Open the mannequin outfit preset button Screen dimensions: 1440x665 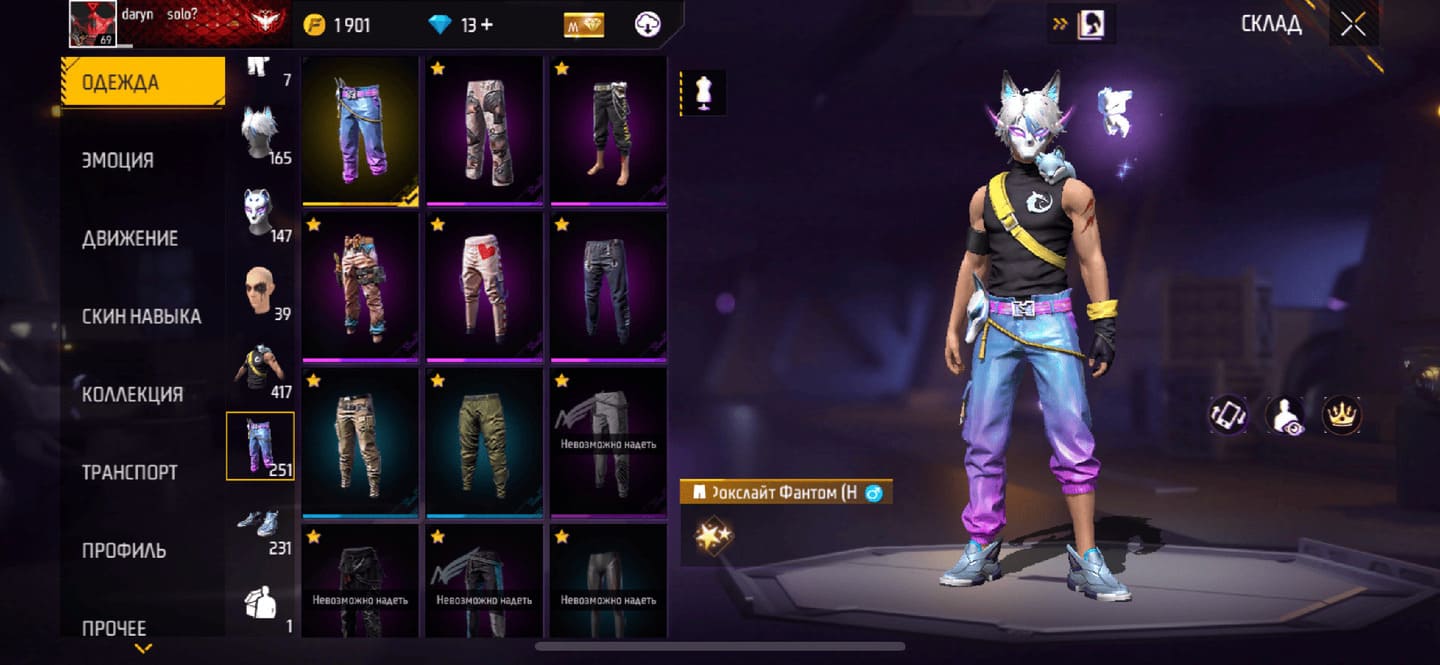pyautogui.click(x=703, y=93)
